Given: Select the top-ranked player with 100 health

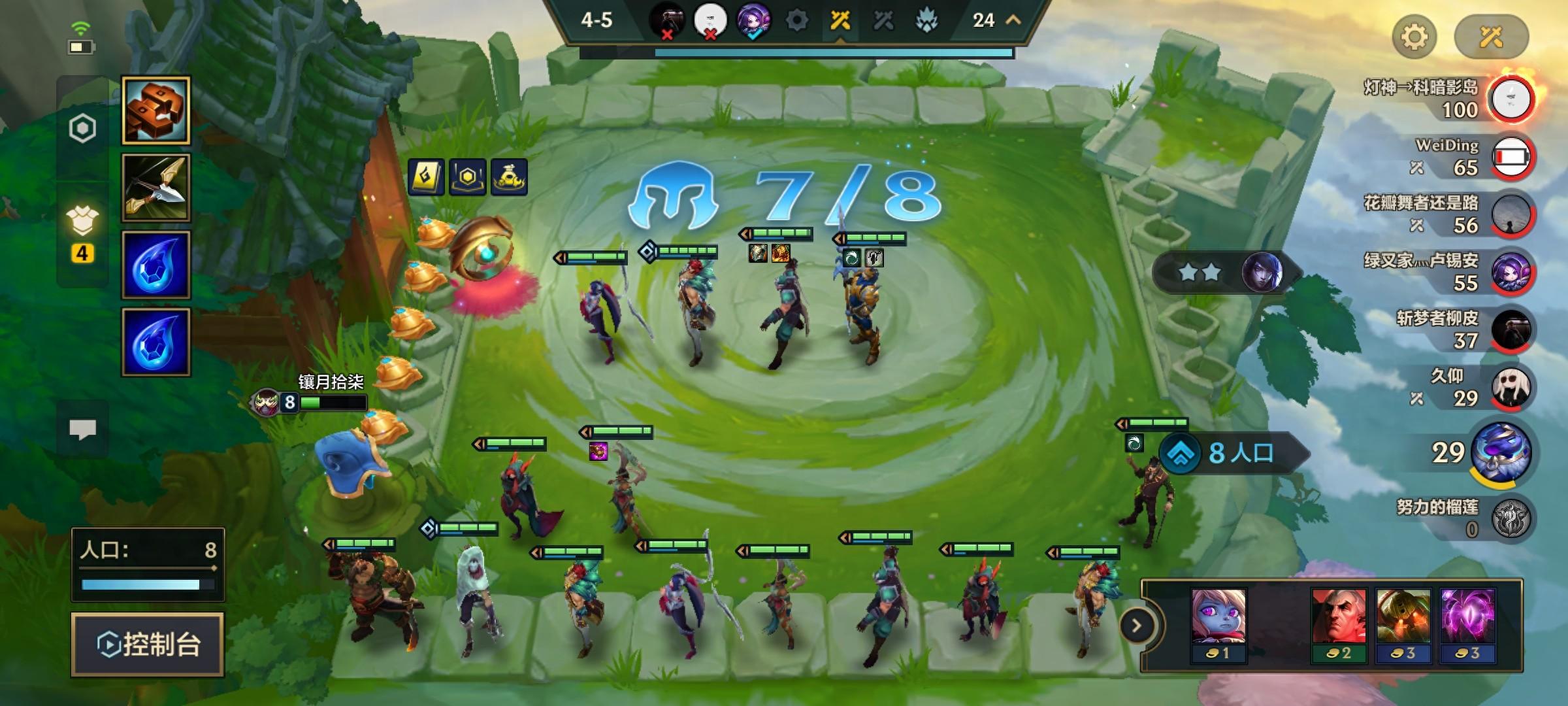Looking at the screenshot, I should [x=1511, y=99].
